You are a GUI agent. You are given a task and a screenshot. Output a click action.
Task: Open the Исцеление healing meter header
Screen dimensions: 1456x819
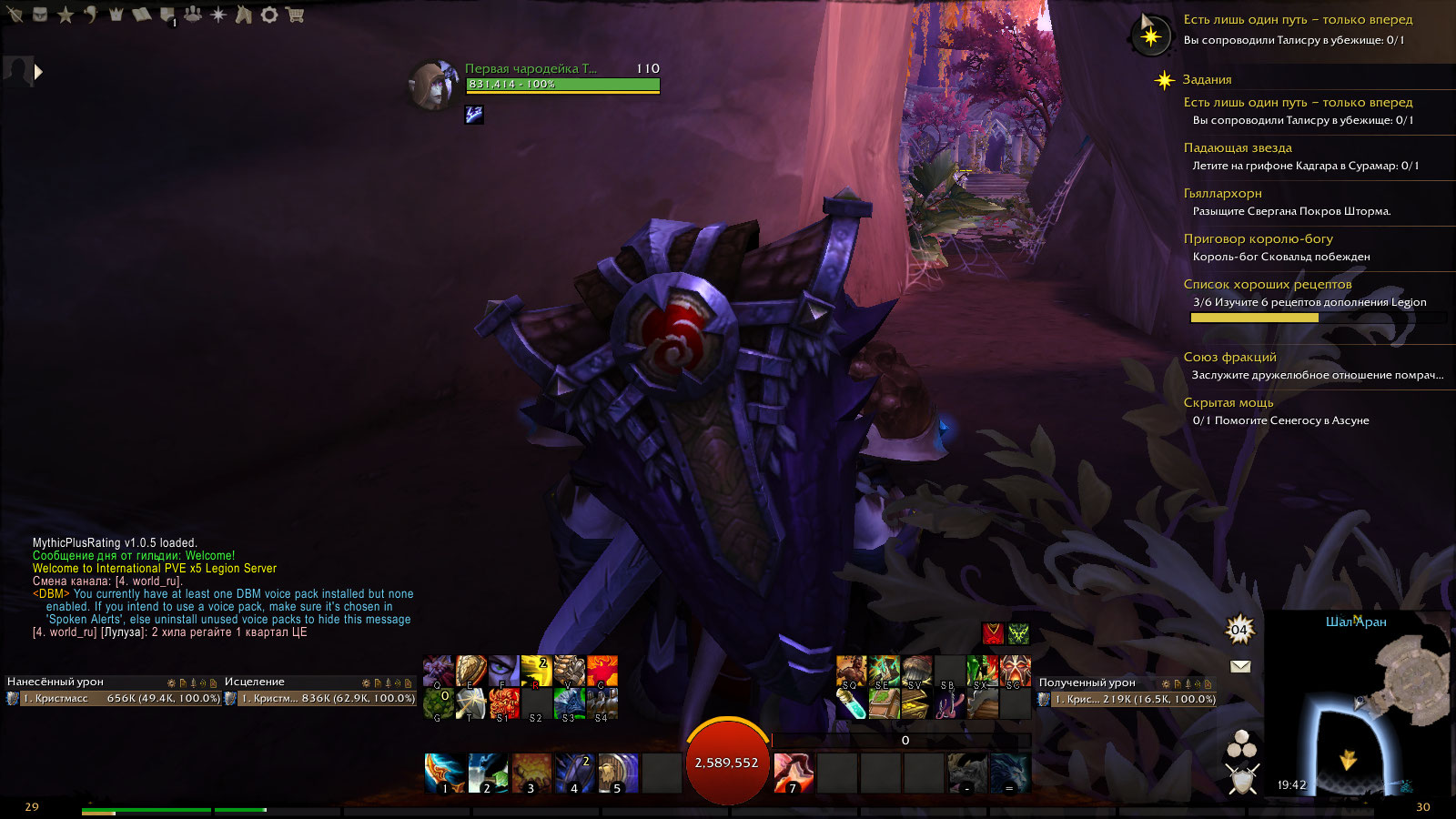coord(255,682)
